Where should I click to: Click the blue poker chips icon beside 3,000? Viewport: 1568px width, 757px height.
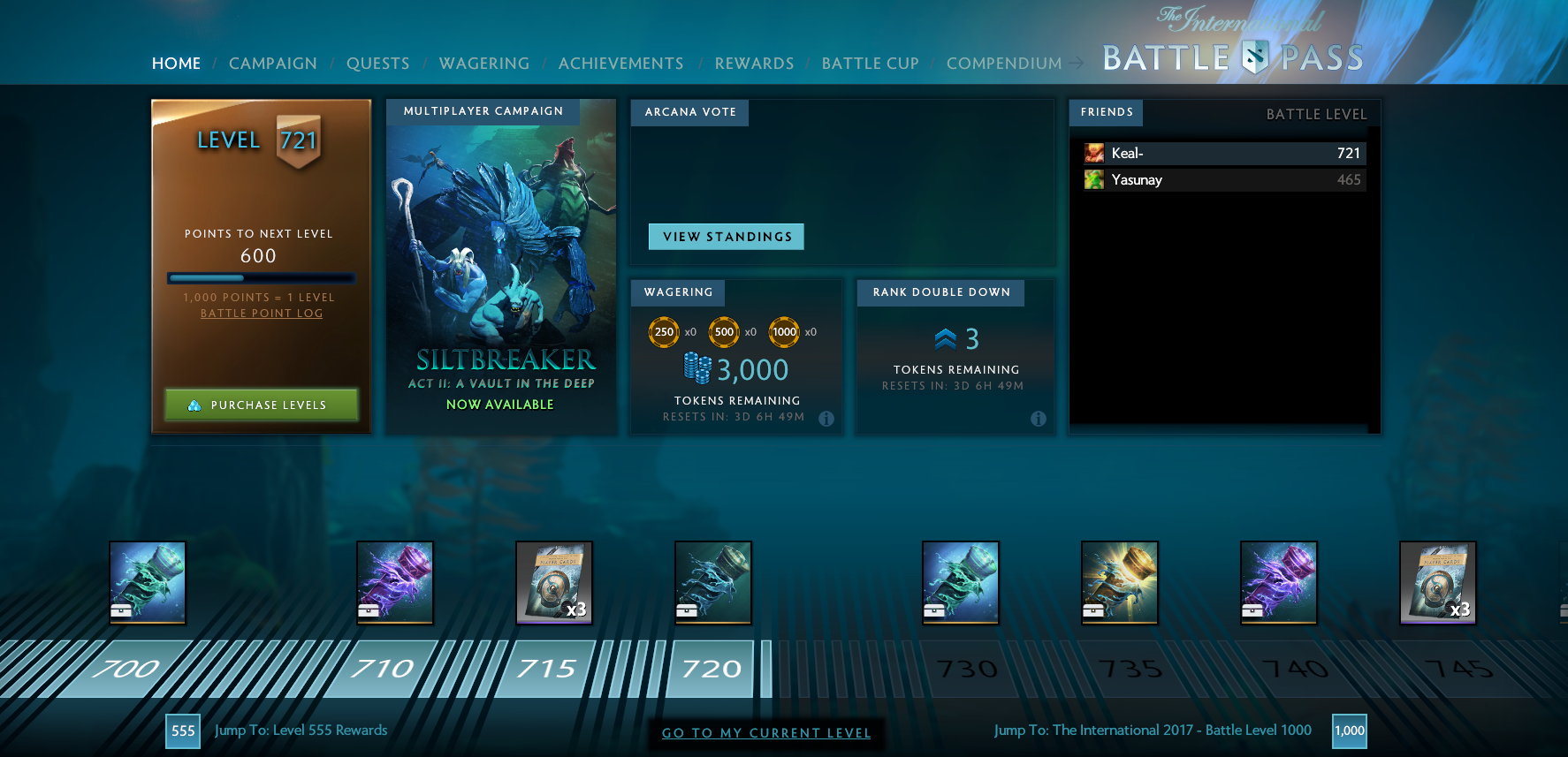point(697,368)
